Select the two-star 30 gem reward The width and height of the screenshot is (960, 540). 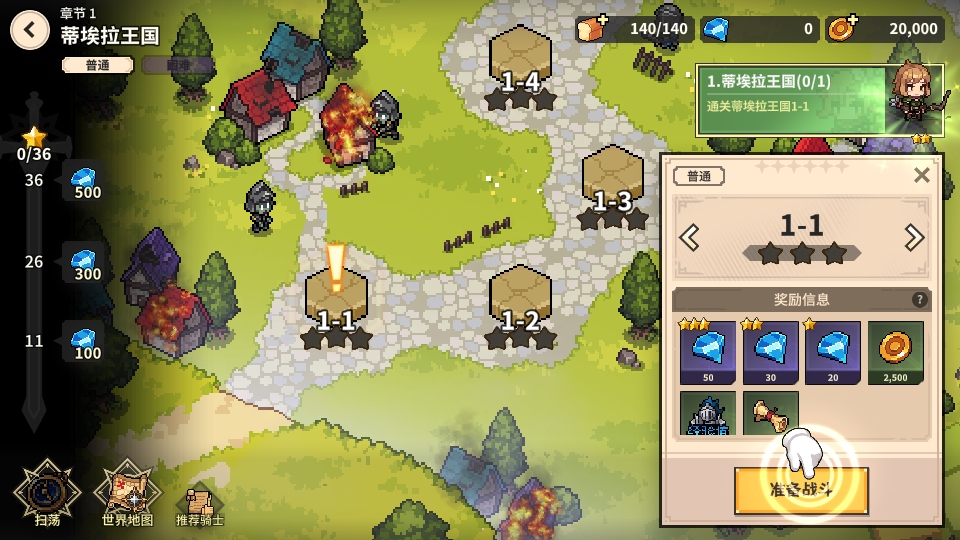770,353
